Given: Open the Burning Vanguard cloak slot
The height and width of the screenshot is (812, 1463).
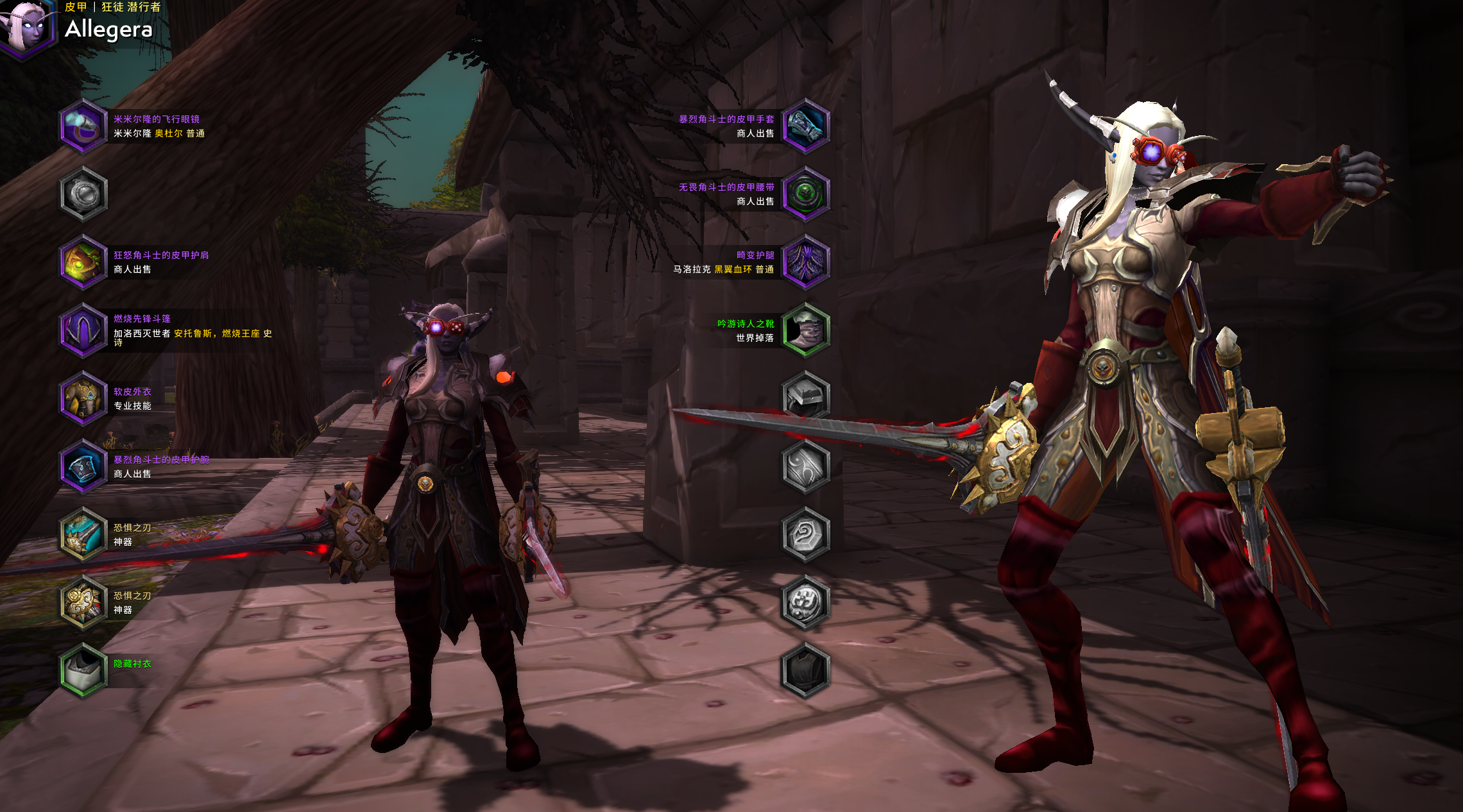Looking at the screenshot, I should [83, 330].
